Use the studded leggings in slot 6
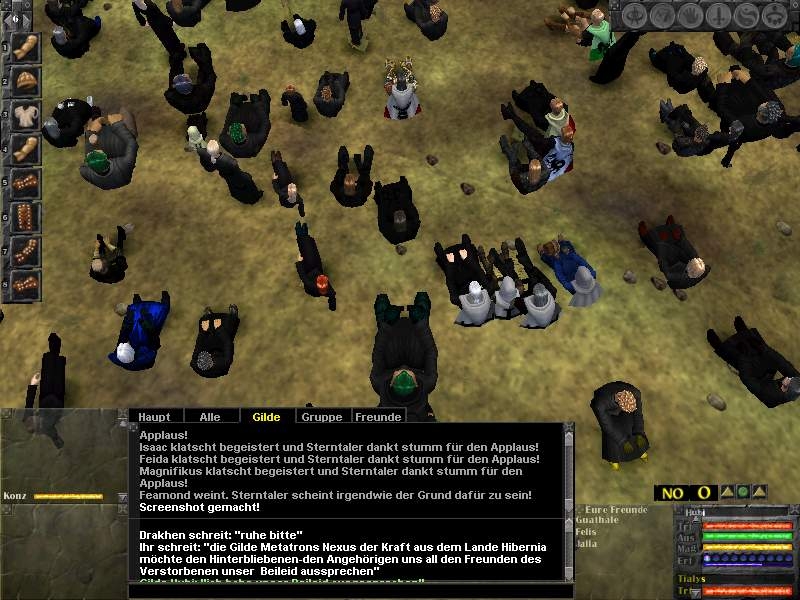The image size is (800, 600). tap(26, 215)
